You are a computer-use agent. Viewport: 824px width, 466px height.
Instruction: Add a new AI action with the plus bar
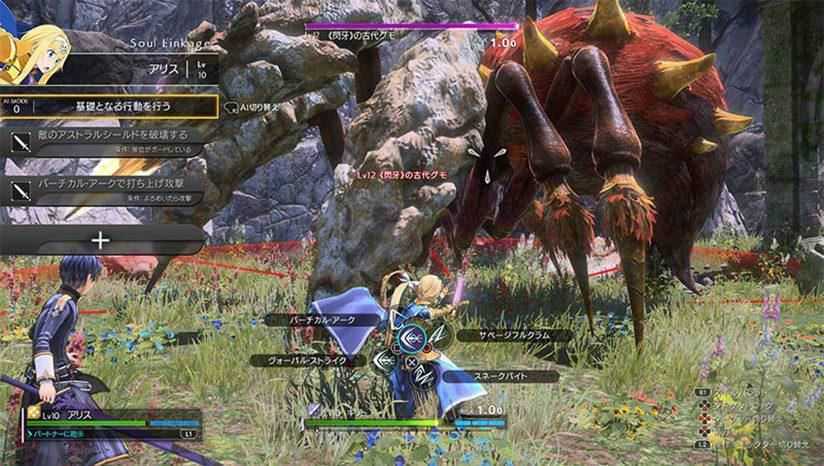point(101,240)
